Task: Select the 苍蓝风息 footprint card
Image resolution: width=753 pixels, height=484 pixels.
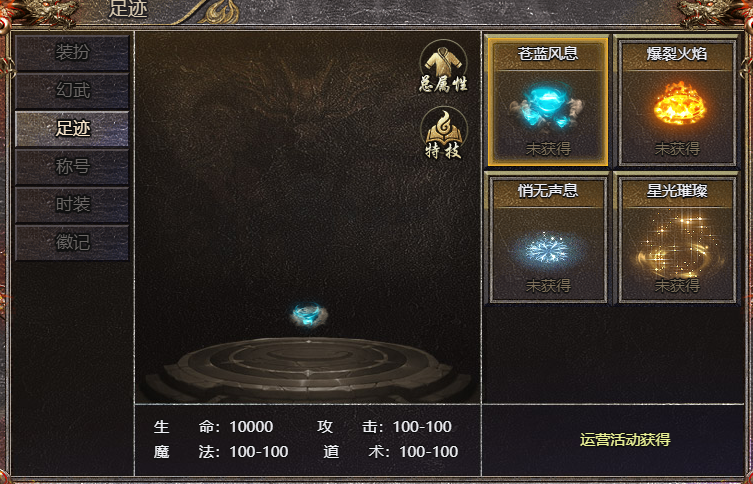Action: pyautogui.click(x=548, y=101)
